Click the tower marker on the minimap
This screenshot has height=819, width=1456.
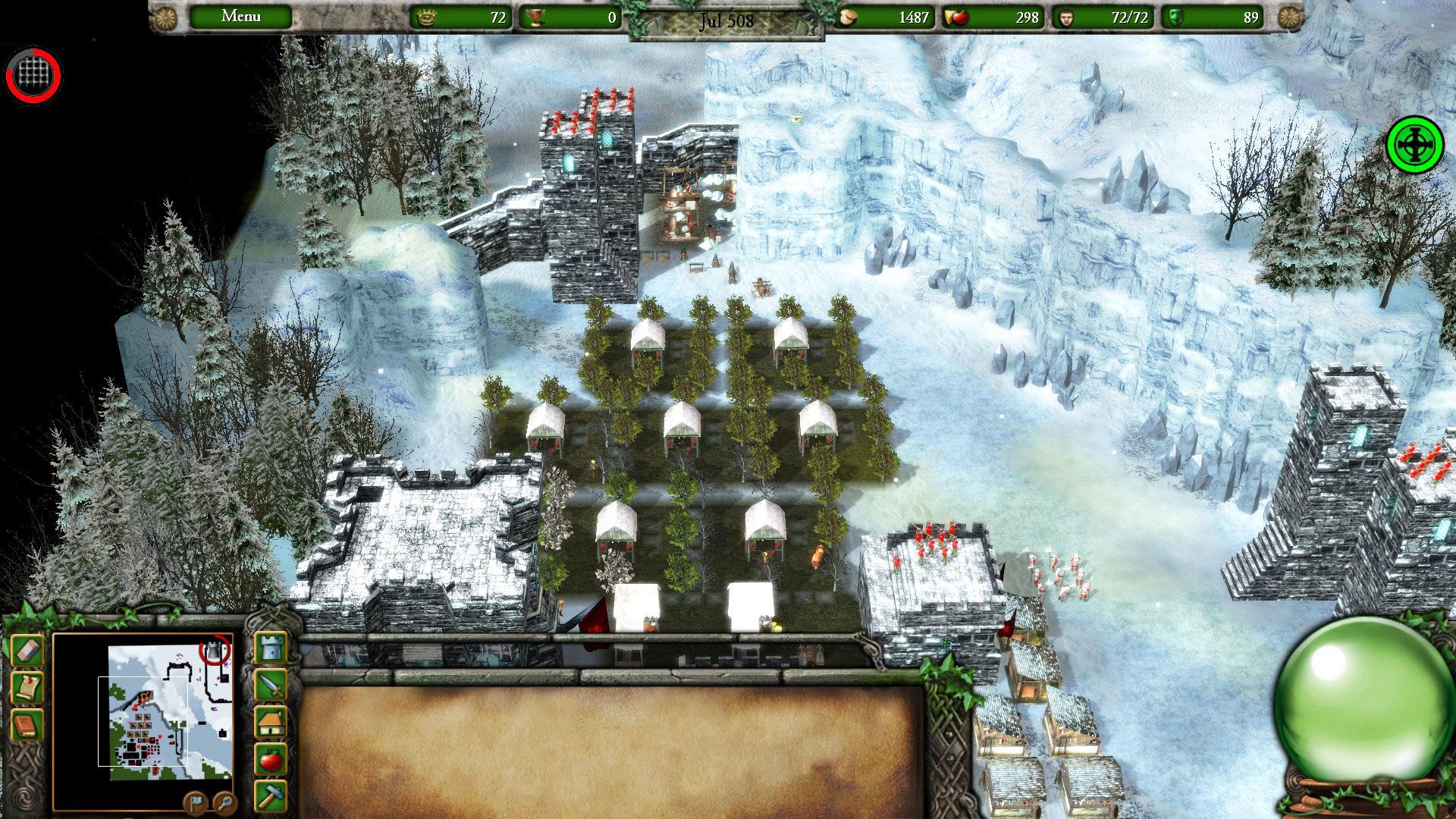point(216,650)
